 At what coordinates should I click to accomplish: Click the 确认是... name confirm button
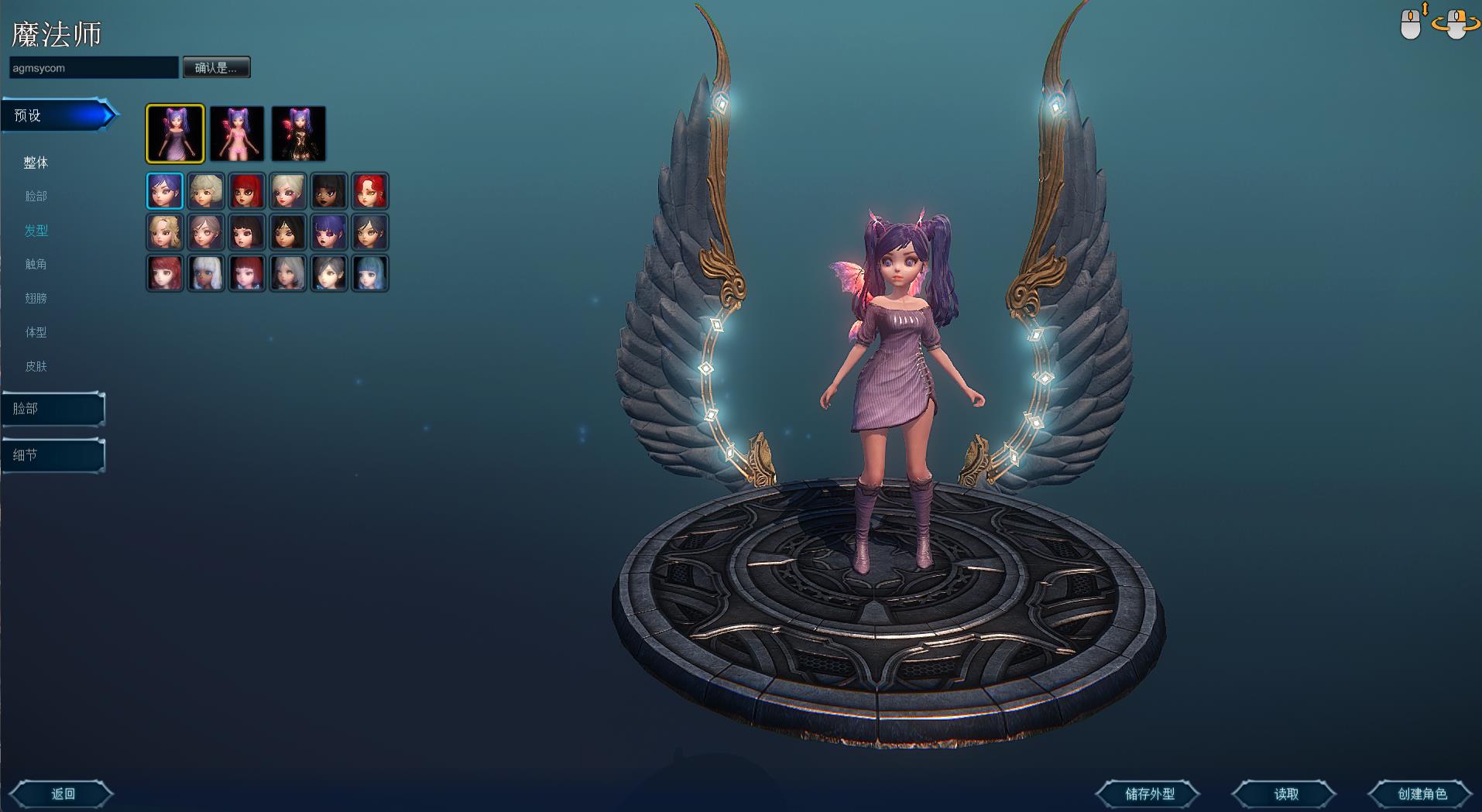point(216,68)
